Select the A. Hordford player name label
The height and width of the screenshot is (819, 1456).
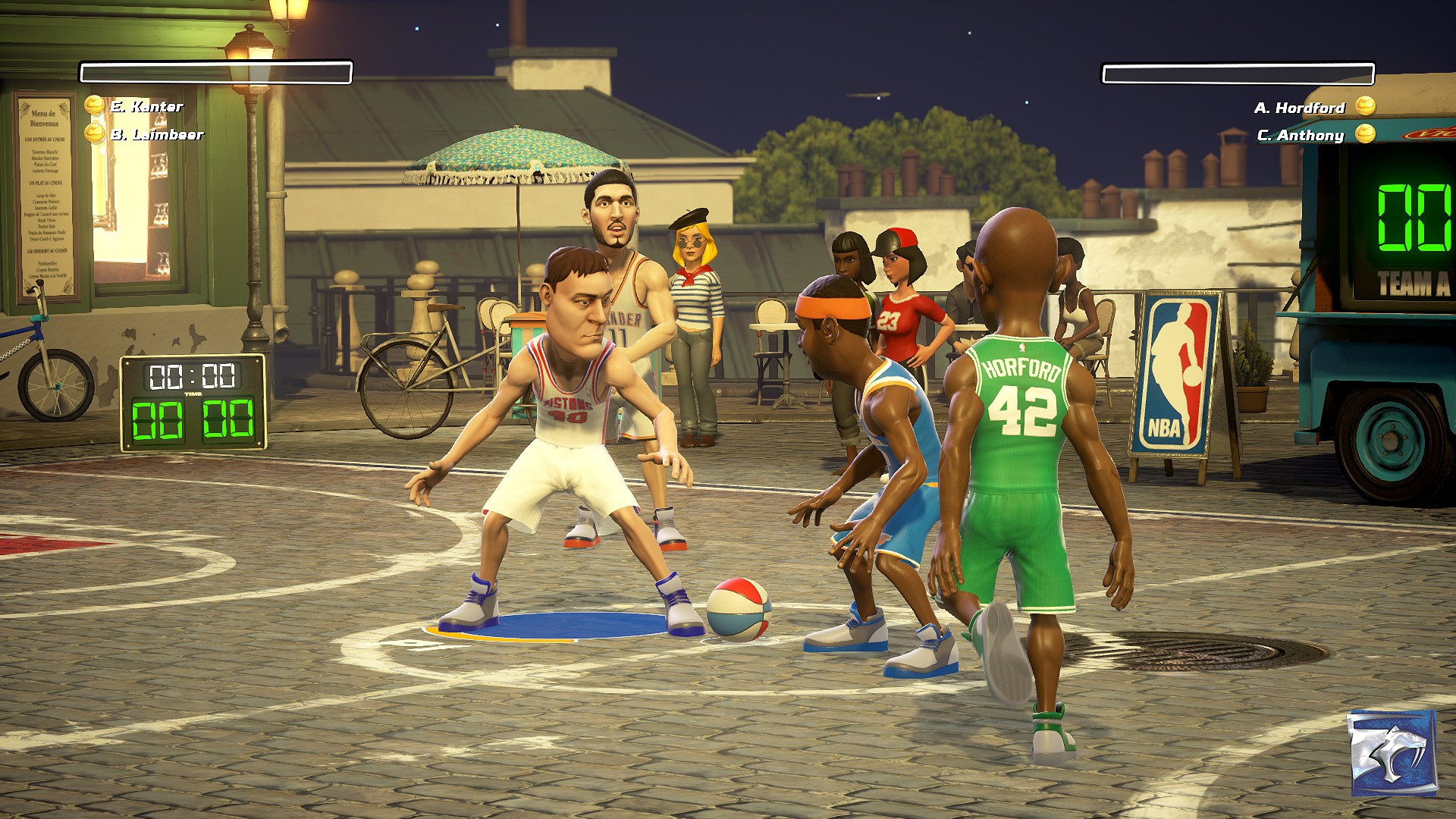[1298, 108]
